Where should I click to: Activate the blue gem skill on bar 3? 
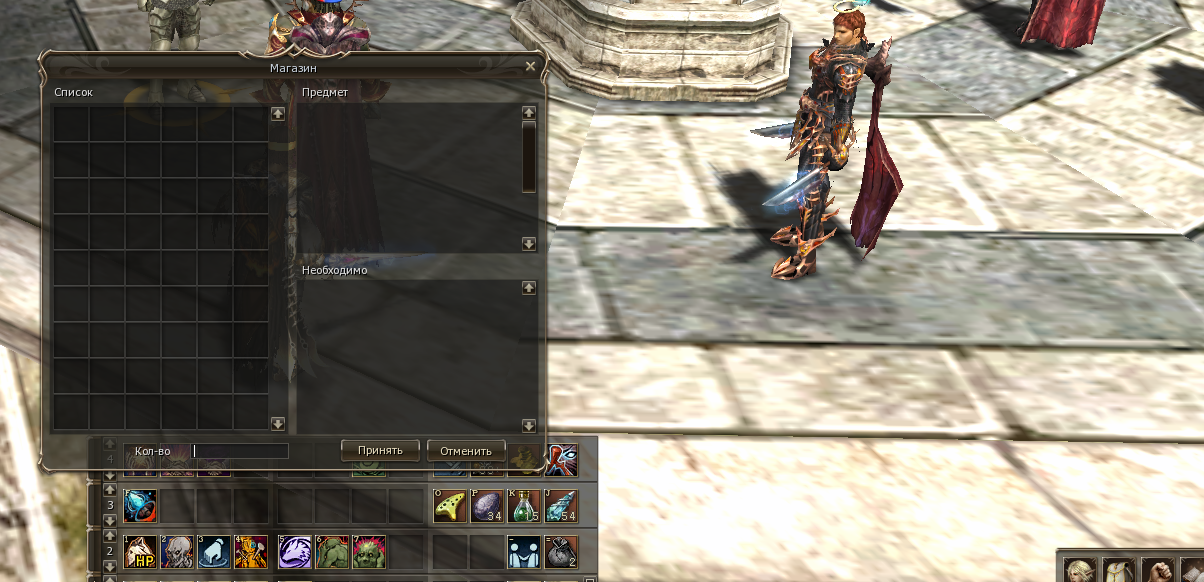coord(139,506)
